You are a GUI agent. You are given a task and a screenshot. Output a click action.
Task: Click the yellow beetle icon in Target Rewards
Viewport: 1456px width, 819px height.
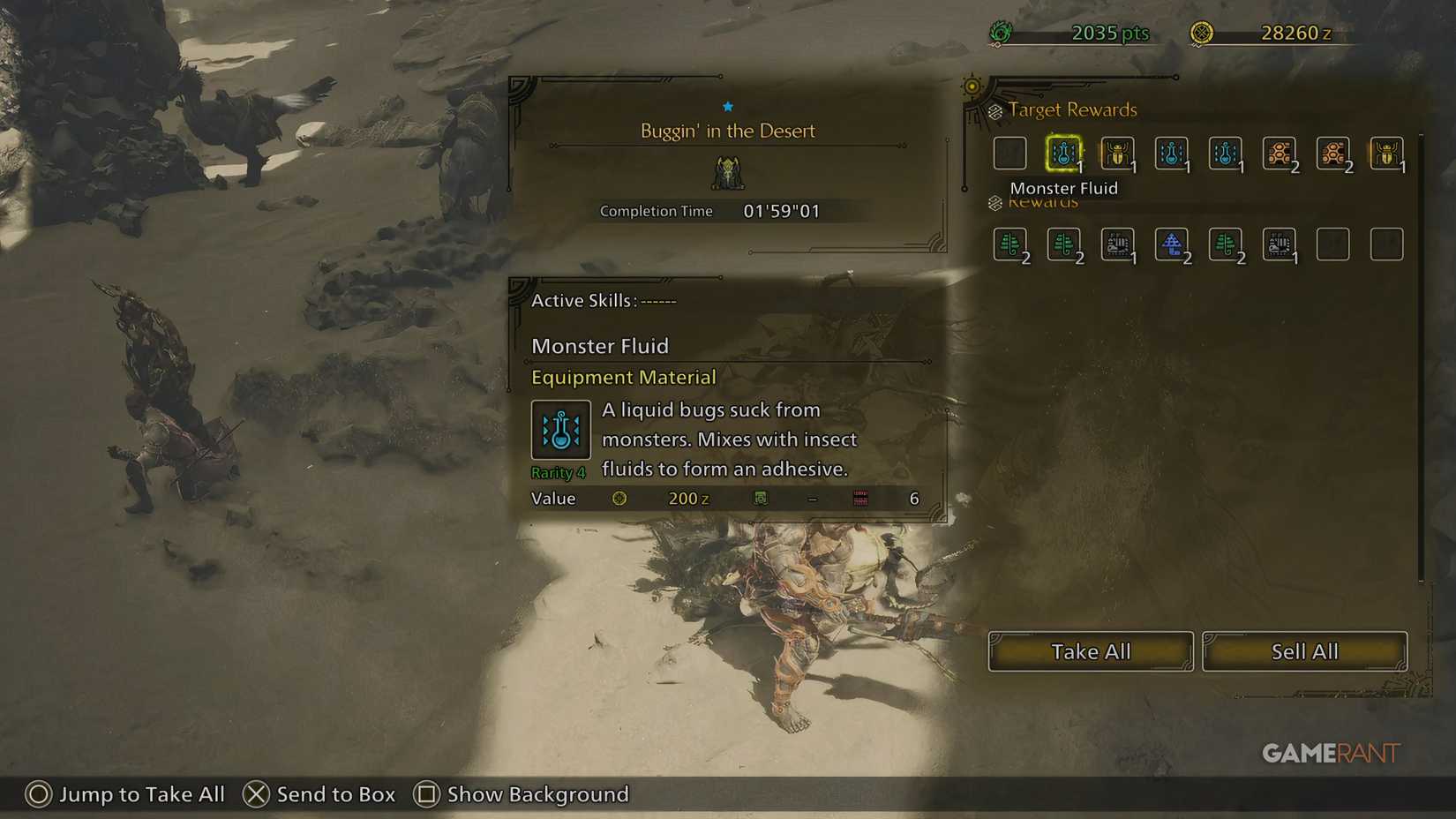pyautogui.click(x=1118, y=153)
